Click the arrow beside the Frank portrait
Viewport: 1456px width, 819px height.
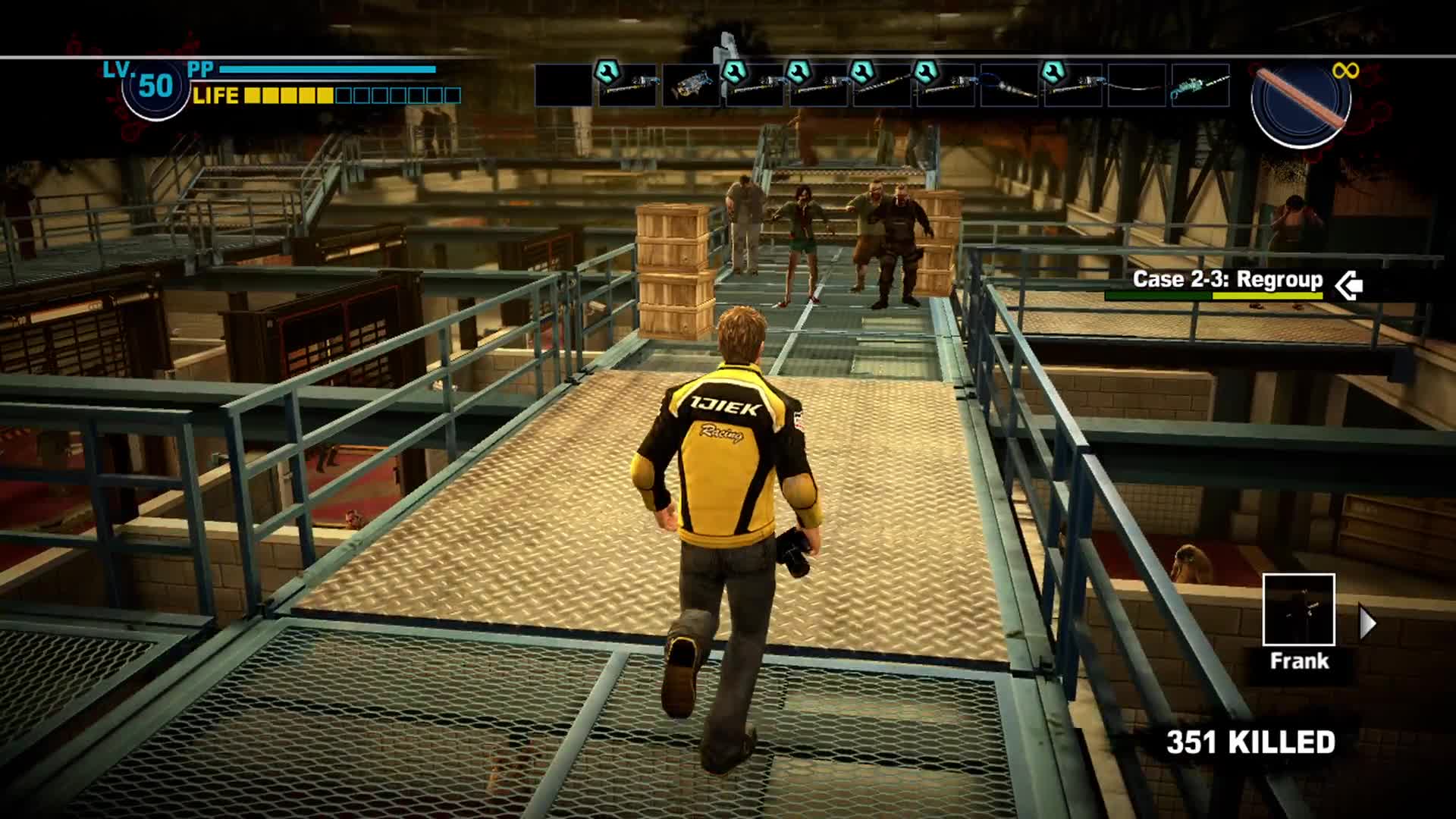pos(1367,623)
